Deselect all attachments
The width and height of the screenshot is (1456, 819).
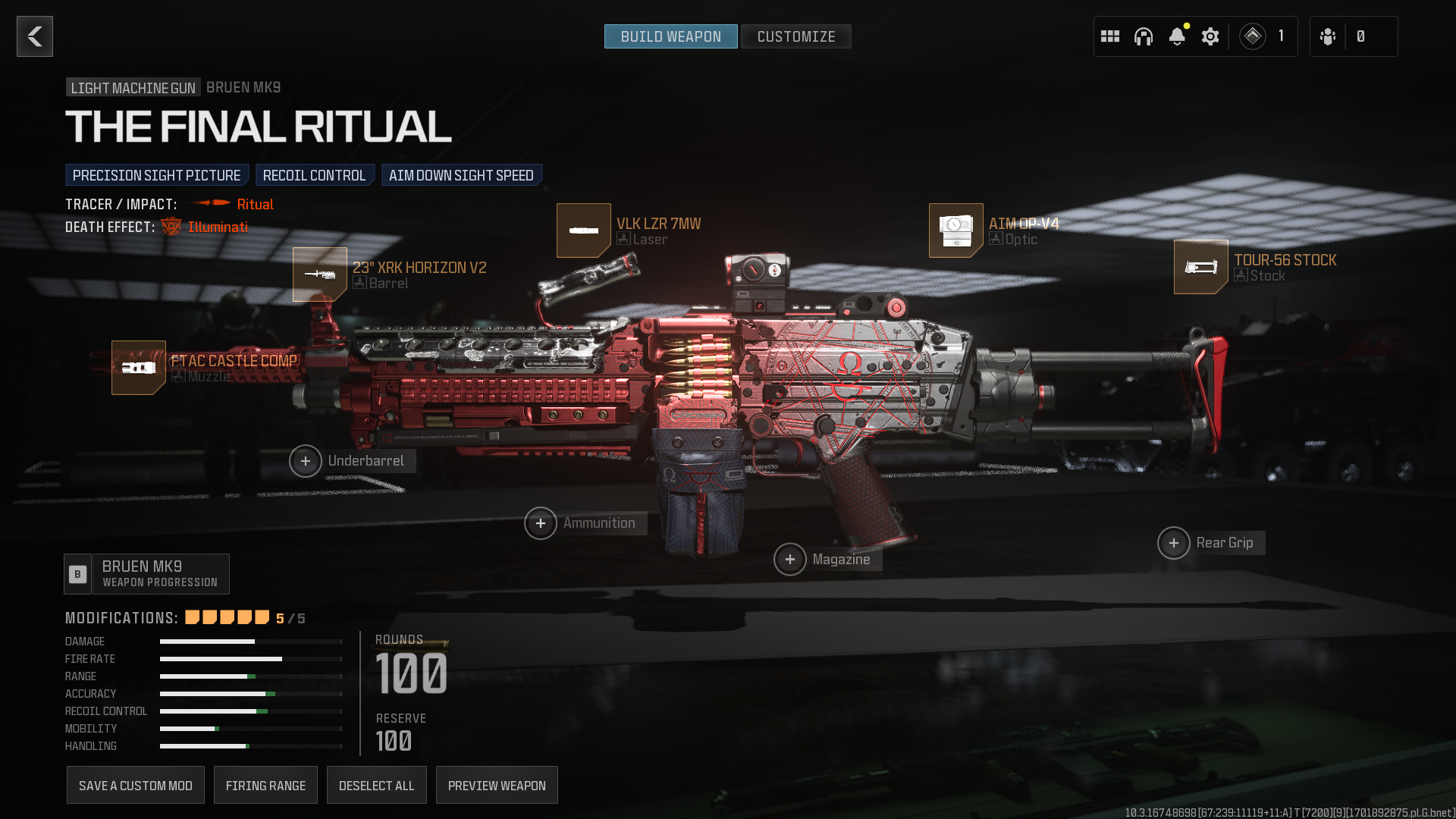click(377, 786)
